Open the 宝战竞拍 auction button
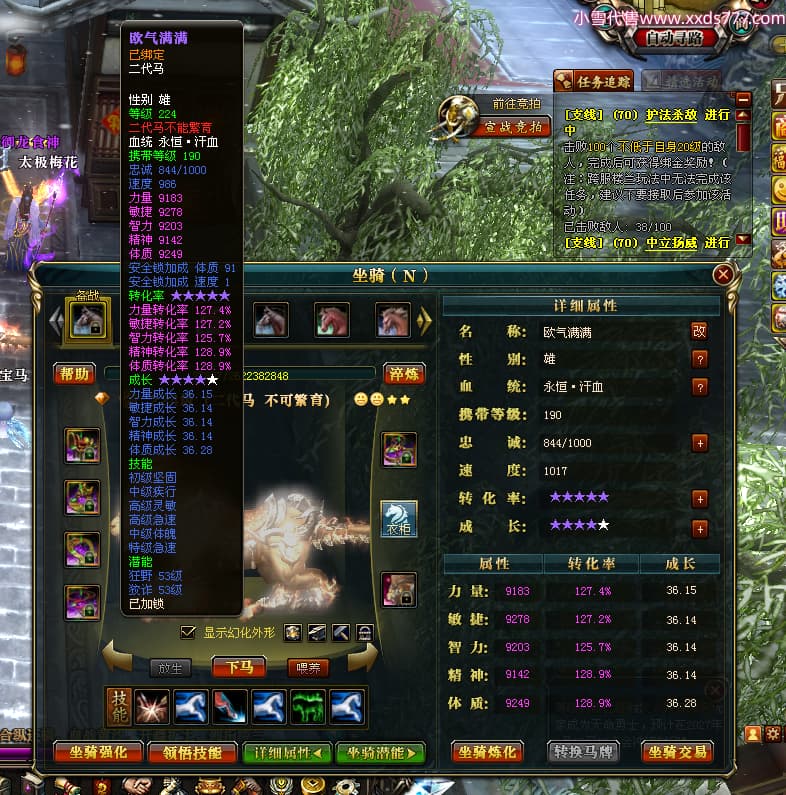Viewport: 786px width, 795px height. click(x=514, y=127)
